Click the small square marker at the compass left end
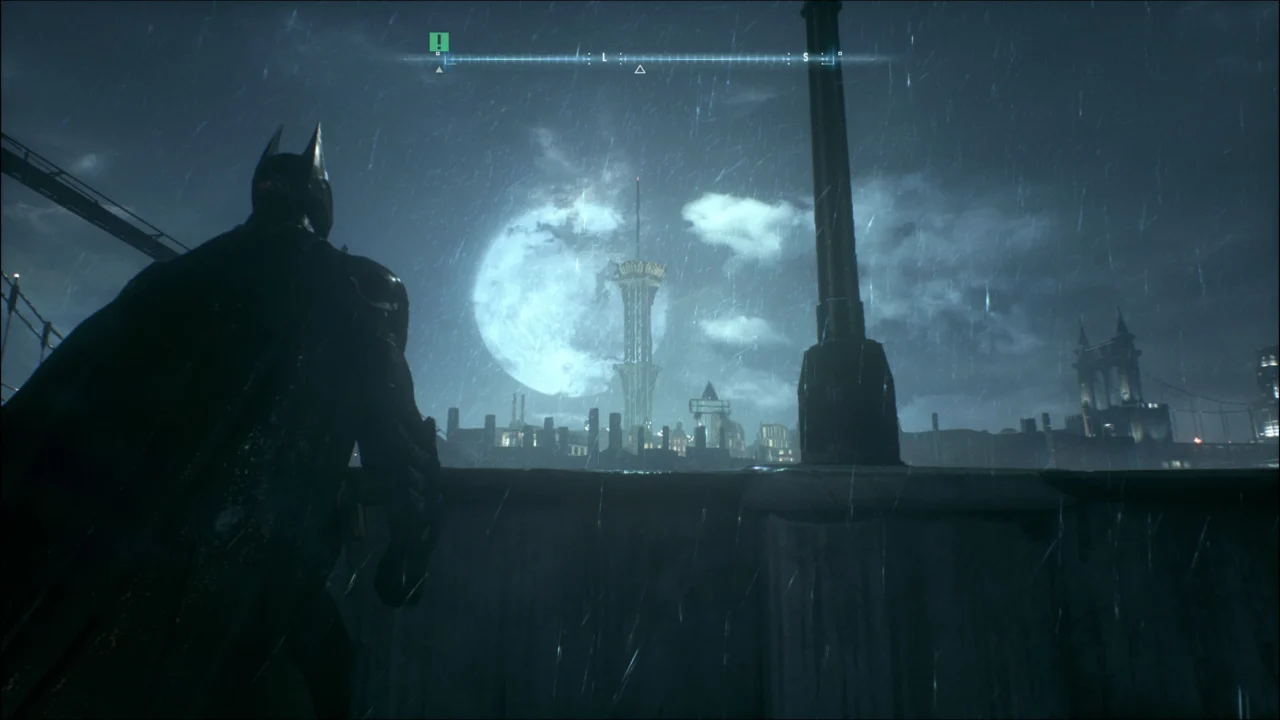 (437, 52)
